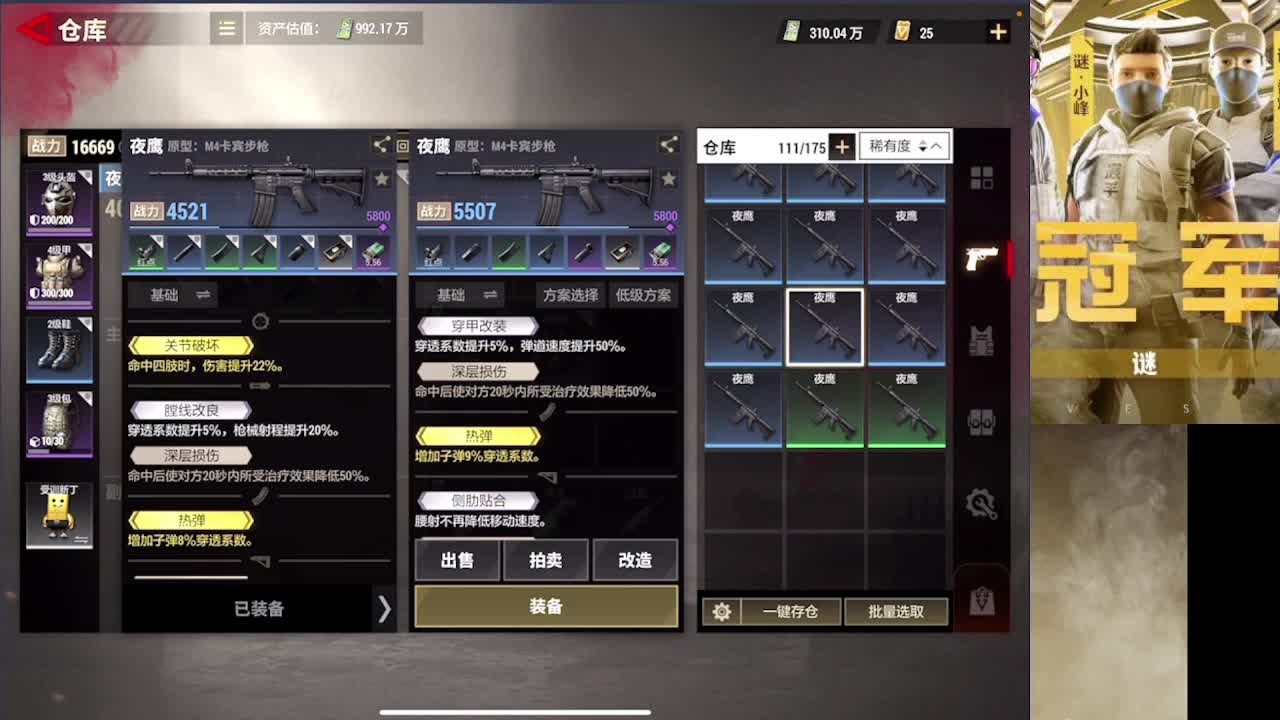Select the highlighted 夜鹰 weapon thumbnail in warehouse

(825, 325)
